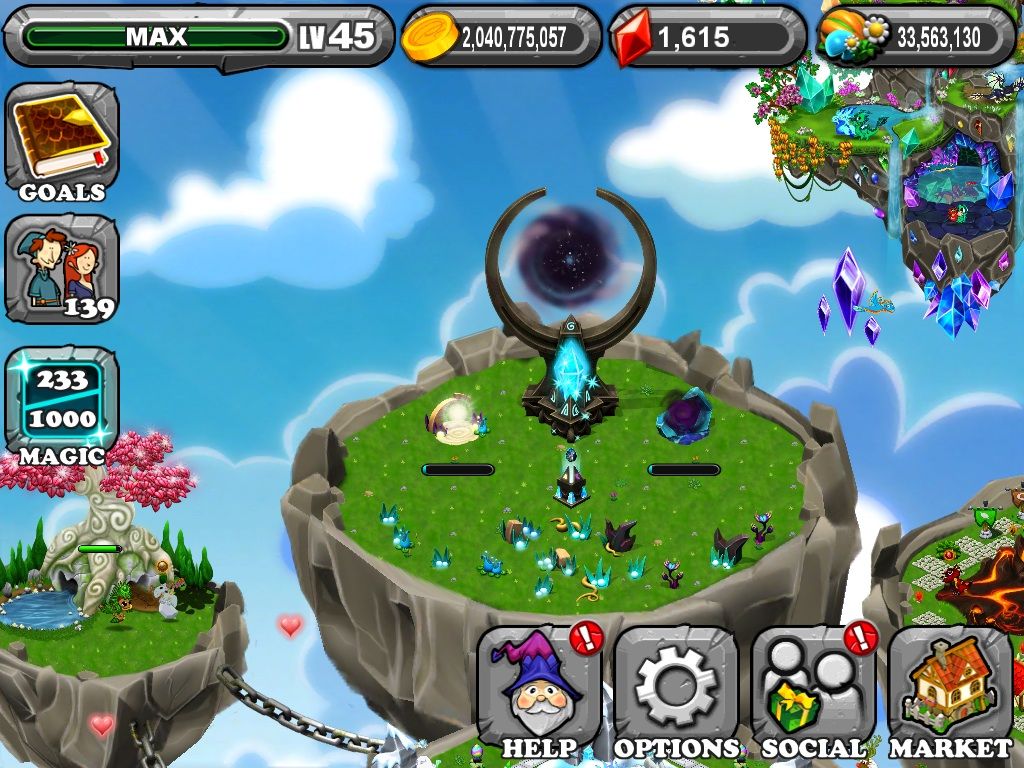Screen dimensions: 1024x768
Task: Open the Social gifts menu
Action: 813,691
